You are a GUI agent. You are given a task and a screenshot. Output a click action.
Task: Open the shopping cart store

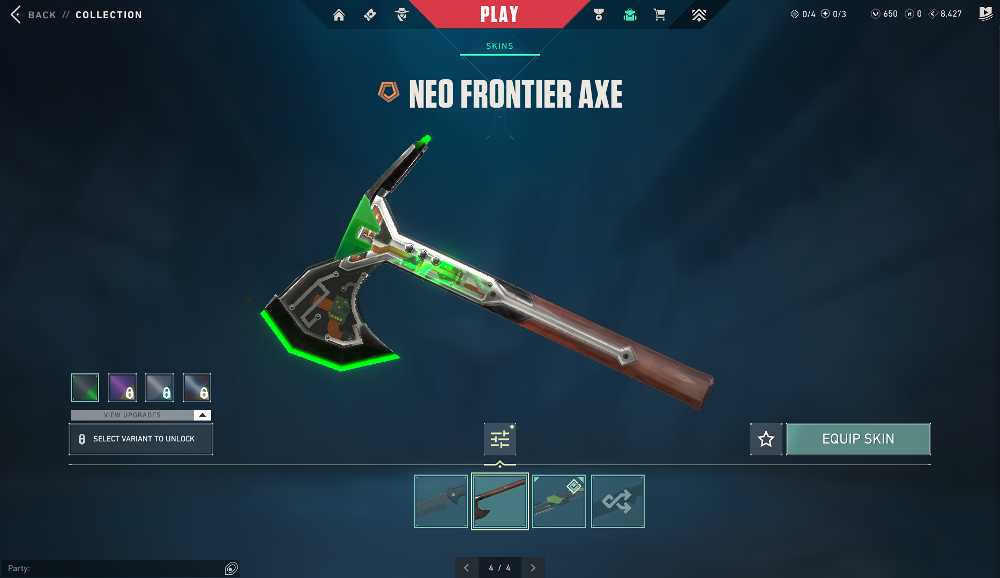point(659,15)
